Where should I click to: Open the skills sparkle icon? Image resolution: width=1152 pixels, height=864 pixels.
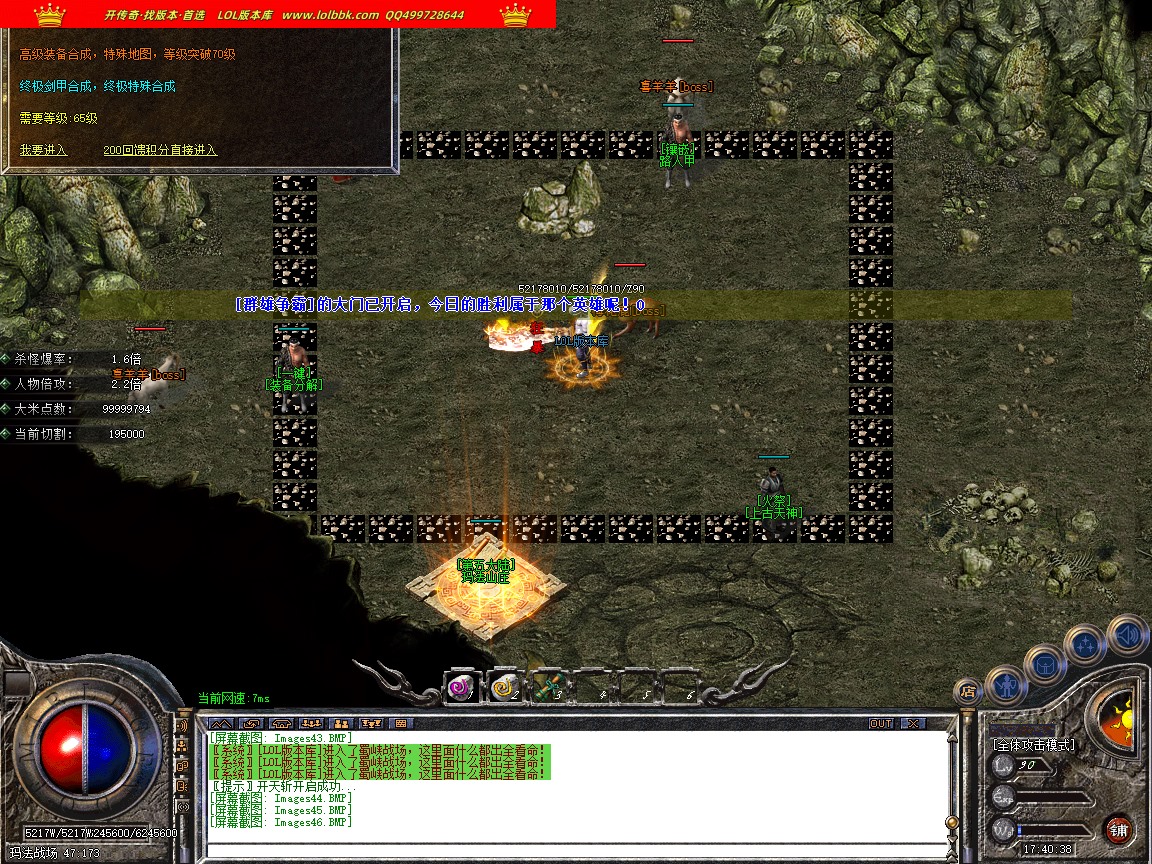(1086, 645)
